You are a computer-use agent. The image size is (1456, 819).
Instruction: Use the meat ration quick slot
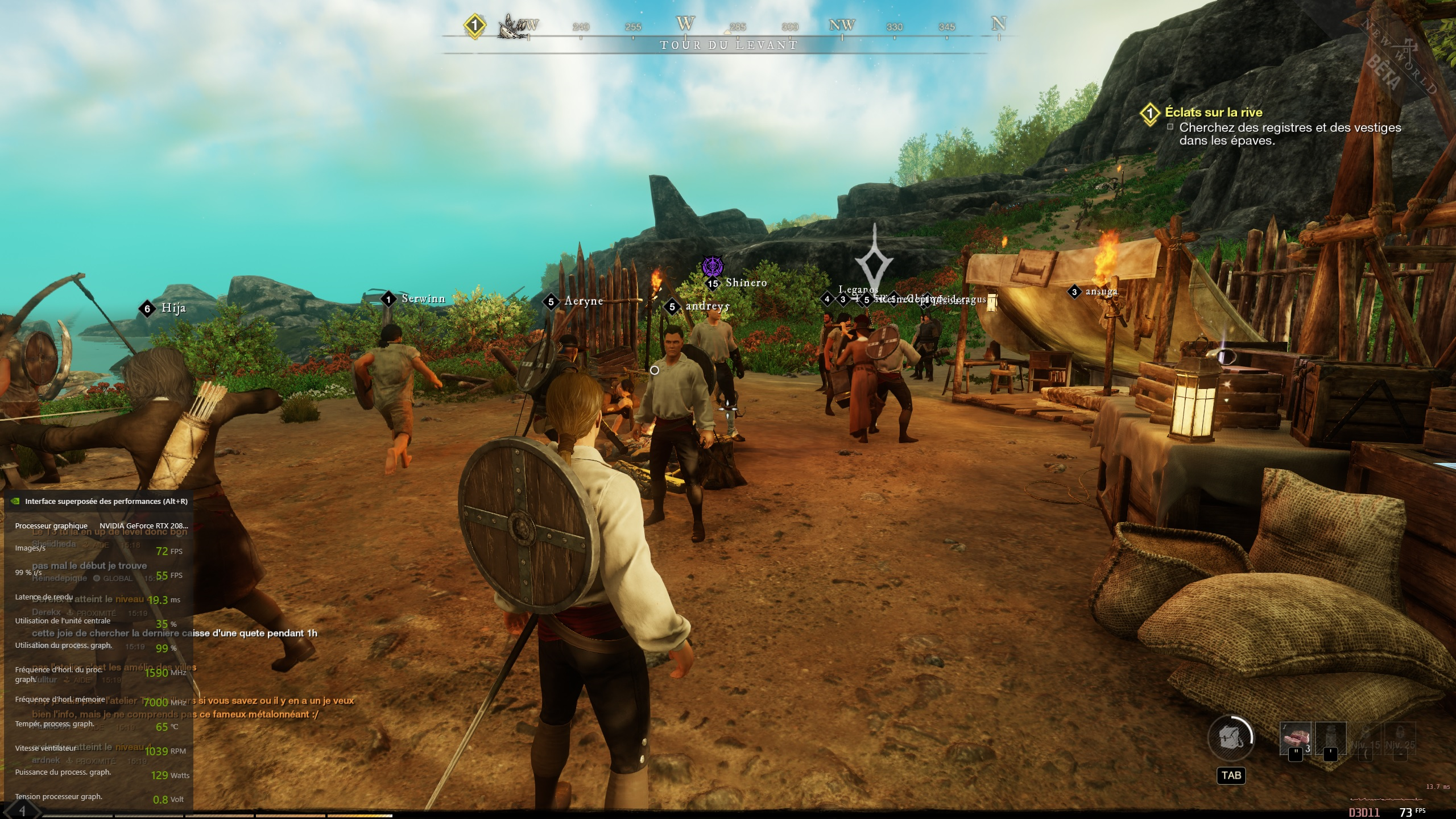tap(1295, 739)
